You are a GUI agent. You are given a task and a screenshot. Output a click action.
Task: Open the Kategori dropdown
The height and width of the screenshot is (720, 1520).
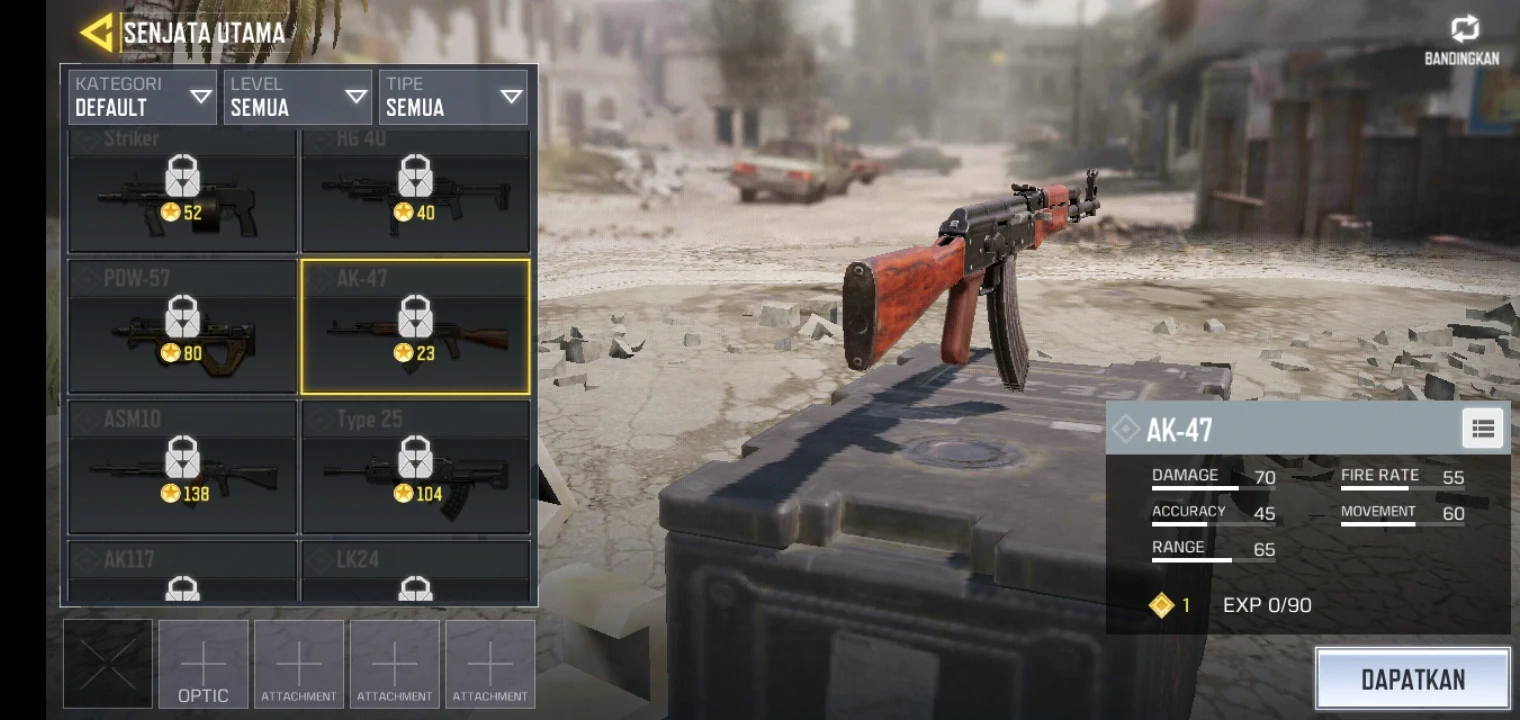pos(142,97)
